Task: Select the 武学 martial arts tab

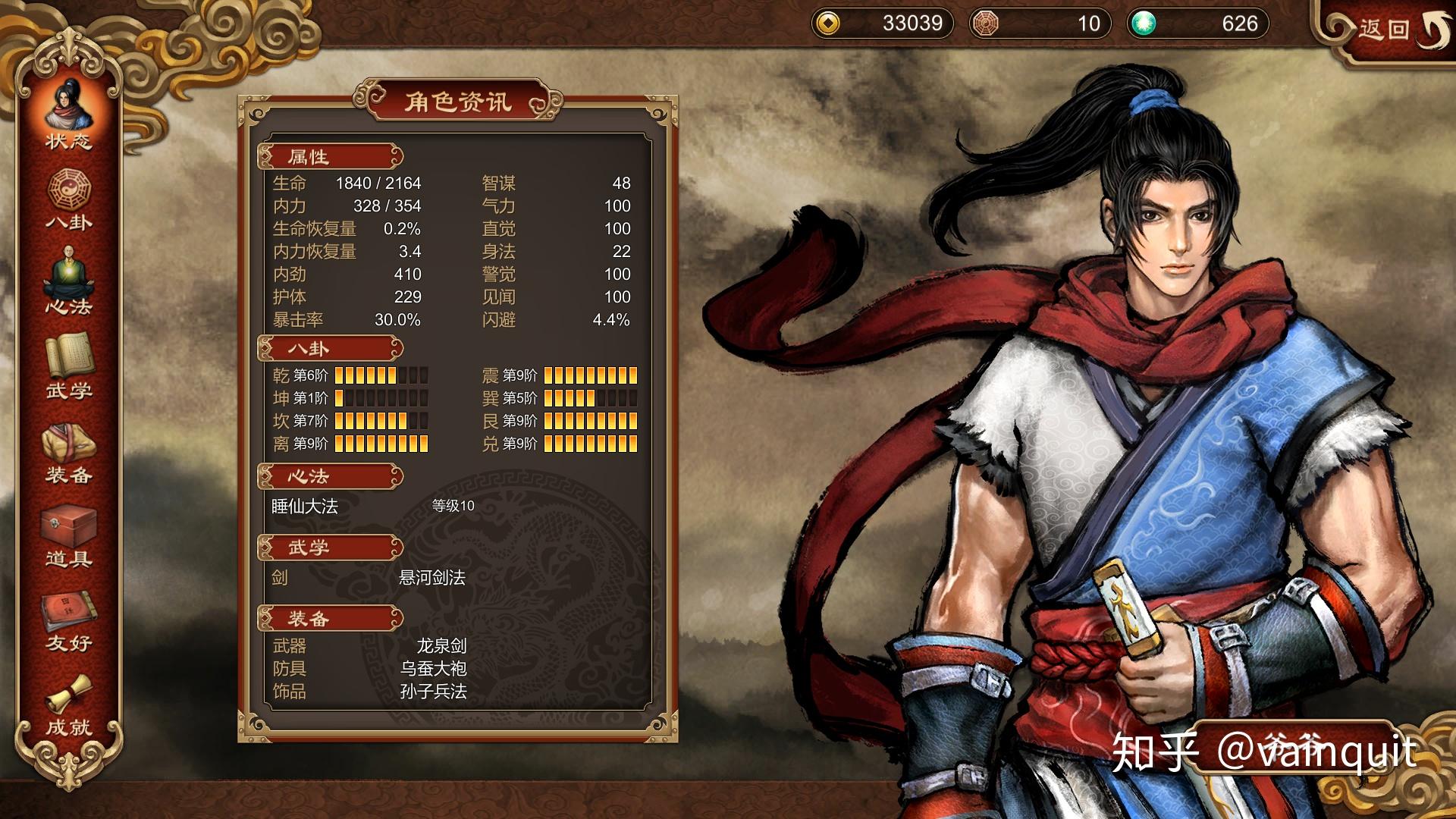Action: [x=68, y=367]
